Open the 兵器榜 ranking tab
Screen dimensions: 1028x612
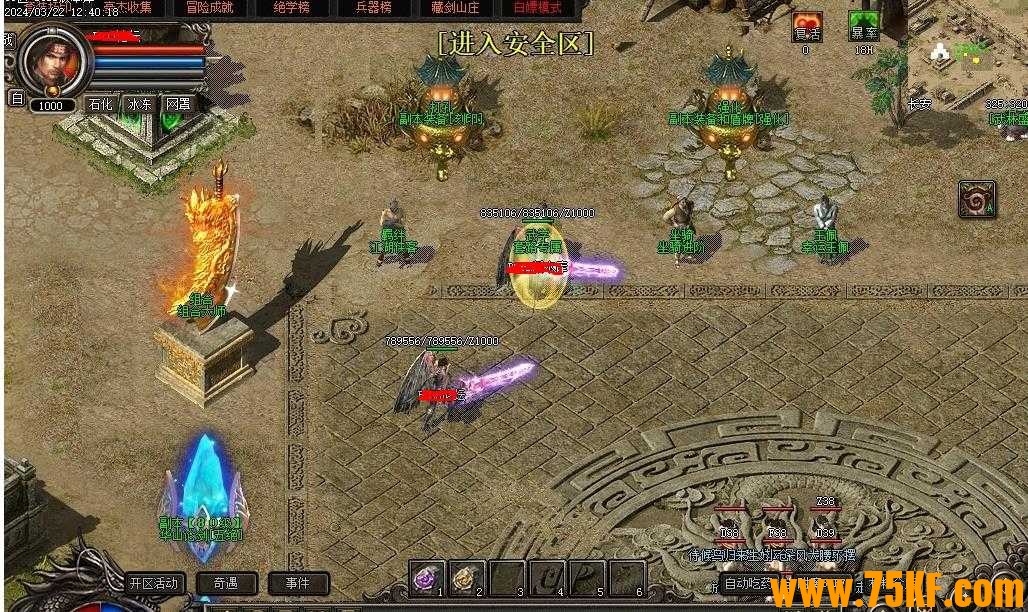tap(372, 7)
